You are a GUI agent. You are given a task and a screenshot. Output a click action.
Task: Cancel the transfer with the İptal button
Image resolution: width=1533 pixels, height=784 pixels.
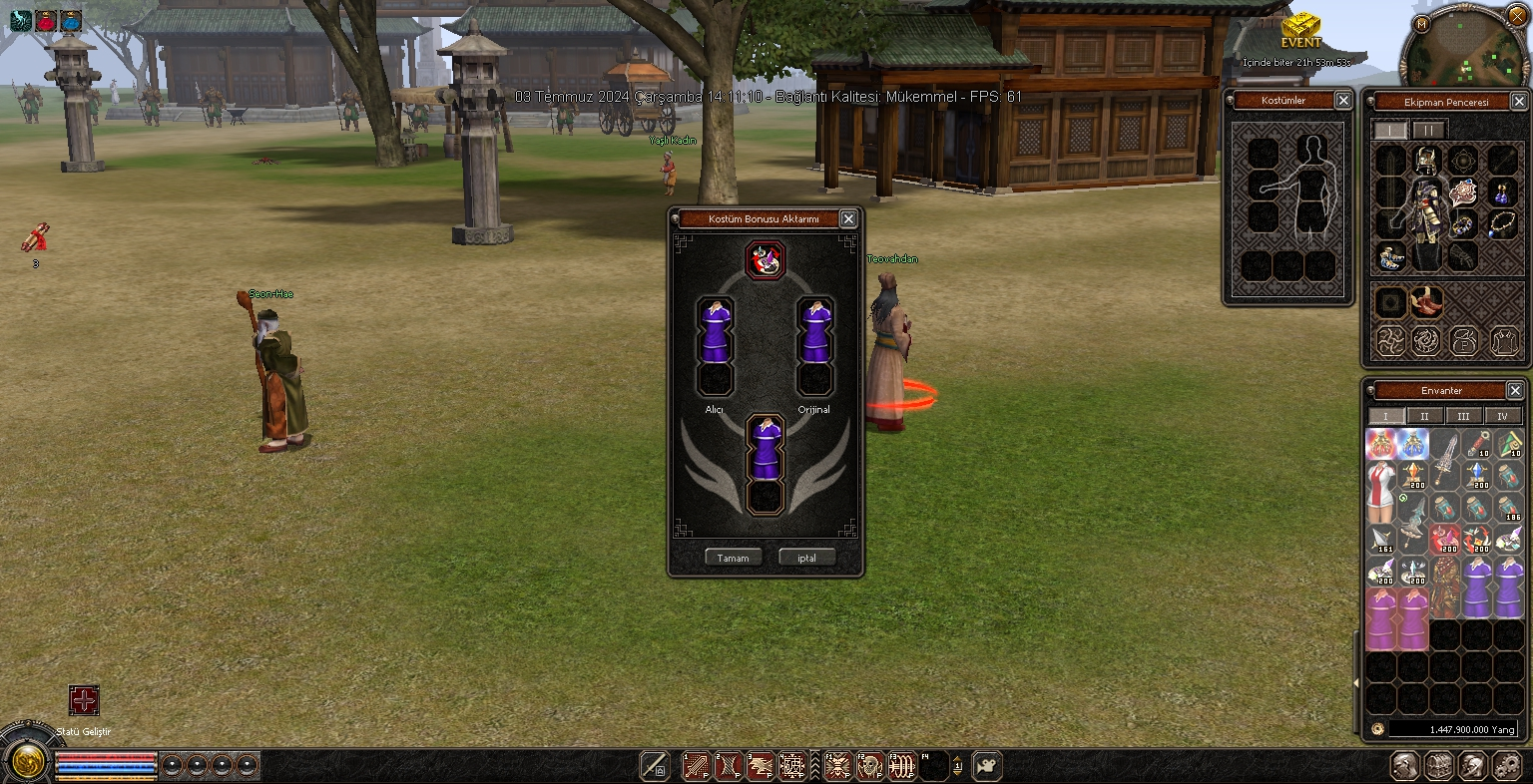click(806, 558)
